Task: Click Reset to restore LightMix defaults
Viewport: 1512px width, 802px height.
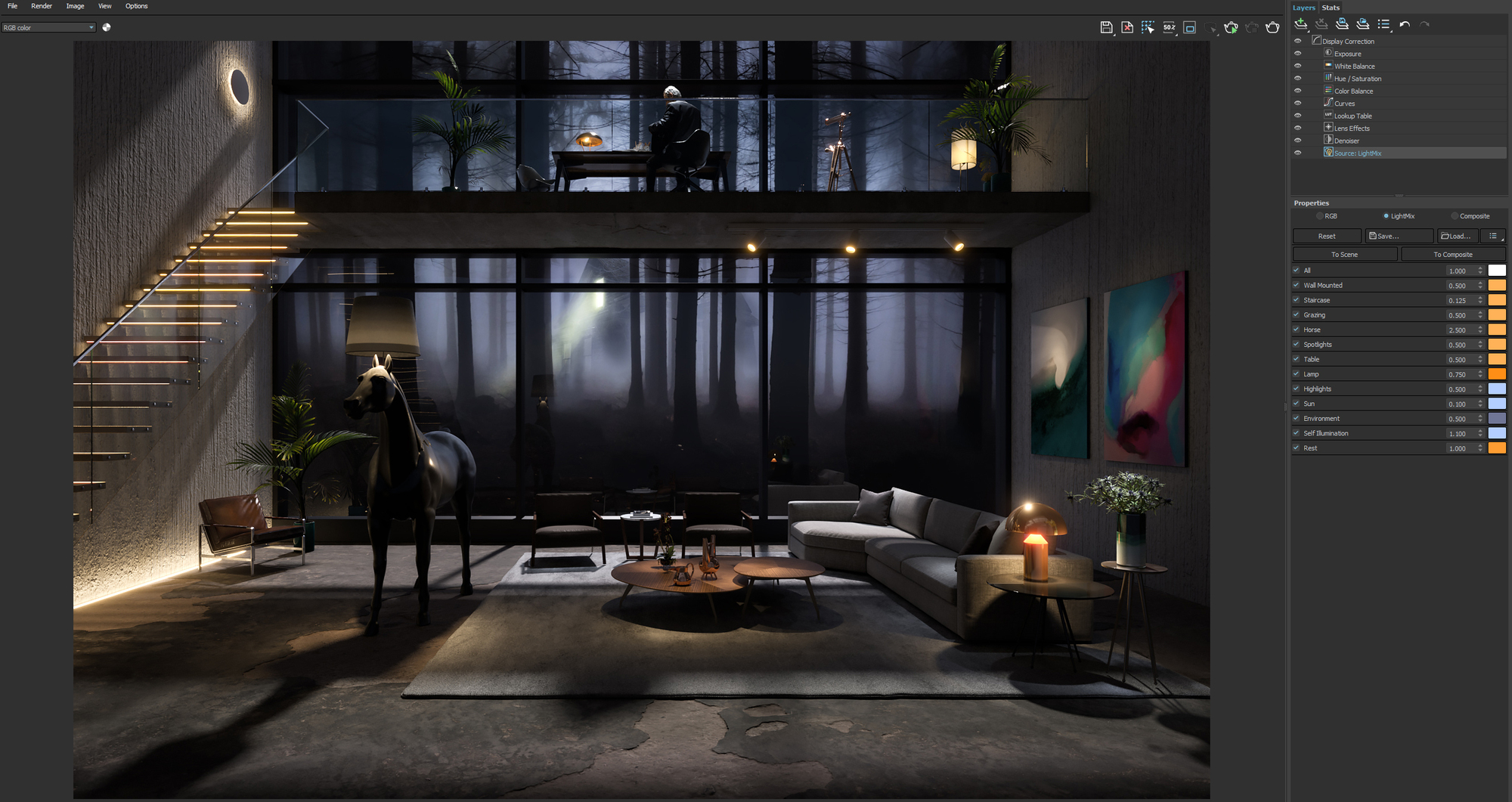Action: [x=1327, y=236]
